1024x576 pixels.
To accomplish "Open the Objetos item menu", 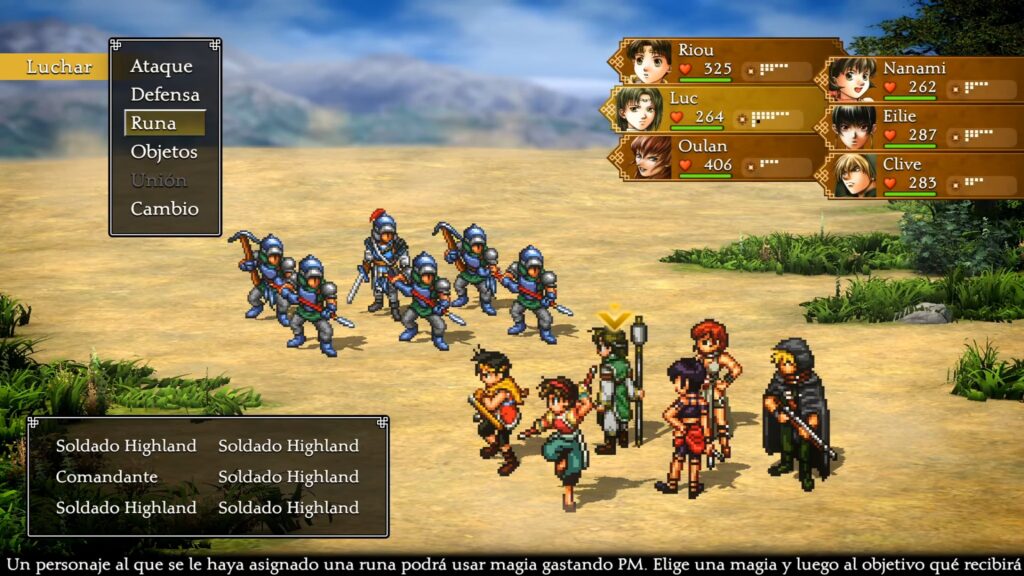I will (x=164, y=152).
